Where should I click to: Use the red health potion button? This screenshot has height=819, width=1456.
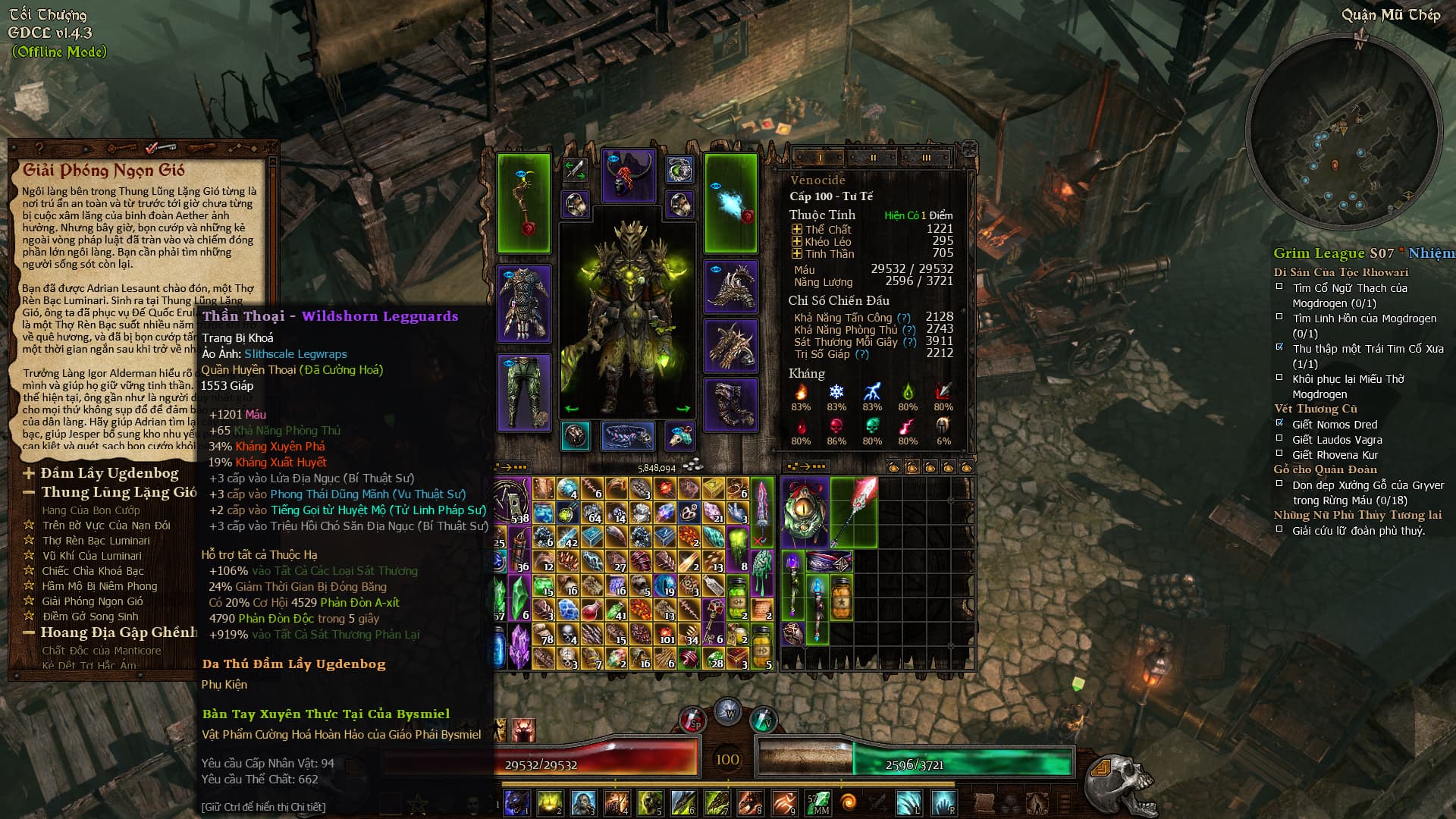[x=692, y=720]
